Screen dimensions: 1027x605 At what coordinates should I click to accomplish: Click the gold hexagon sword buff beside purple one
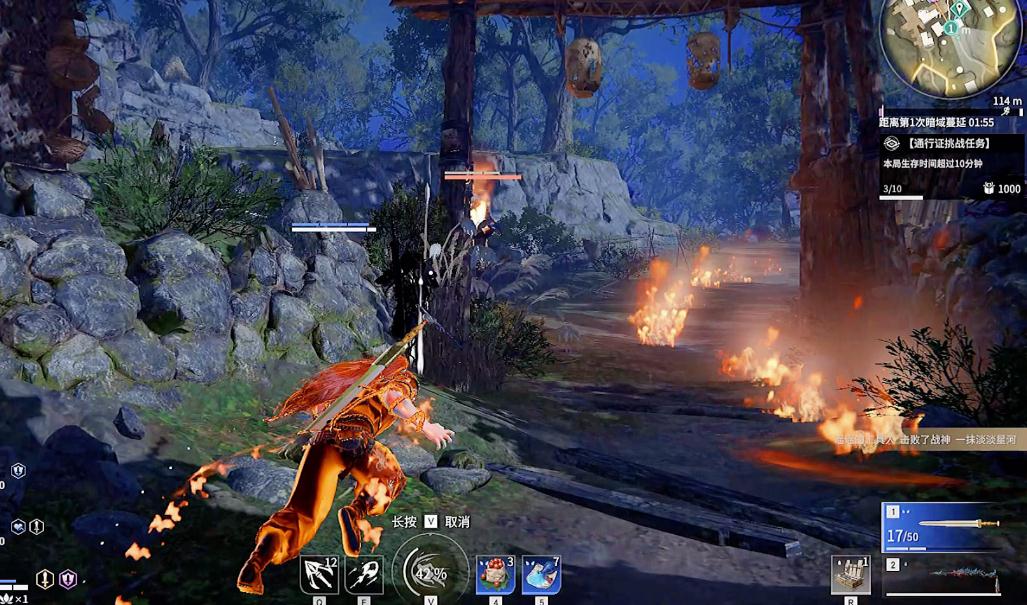45,578
